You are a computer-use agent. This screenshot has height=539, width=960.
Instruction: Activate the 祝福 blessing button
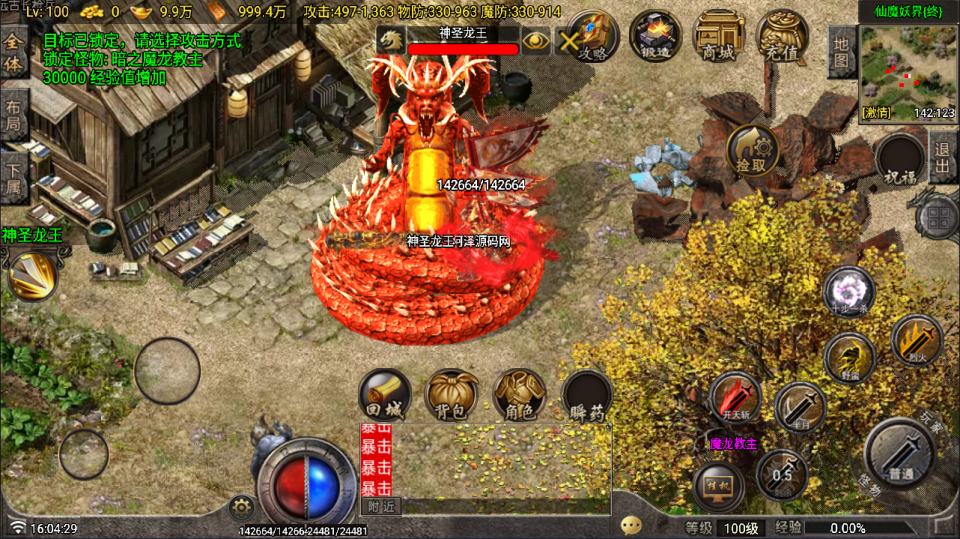pos(898,159)
